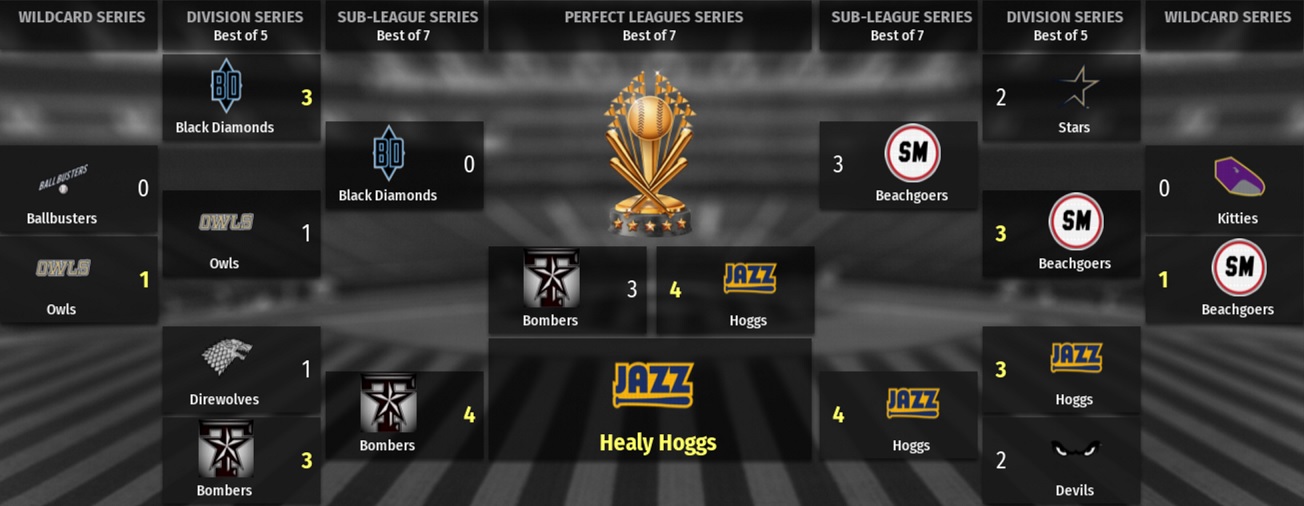Image resolution: width=1304 pixels, height=506 pixels.
Task: Select Bombers tile in Sub-League Series
Action: pyautogui.click(x=404, y=416)
